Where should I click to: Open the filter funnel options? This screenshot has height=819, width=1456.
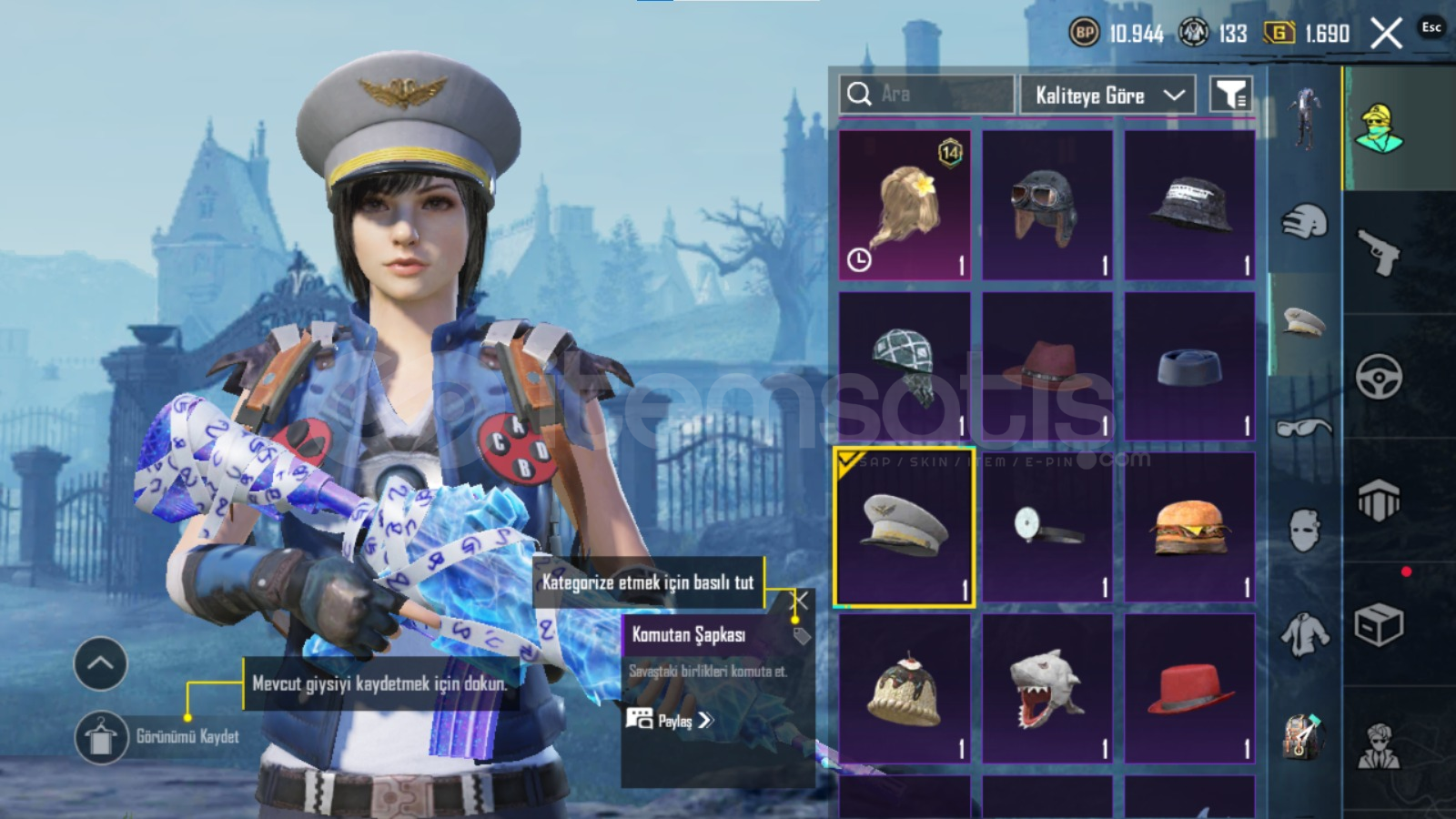pos(1230,94)
